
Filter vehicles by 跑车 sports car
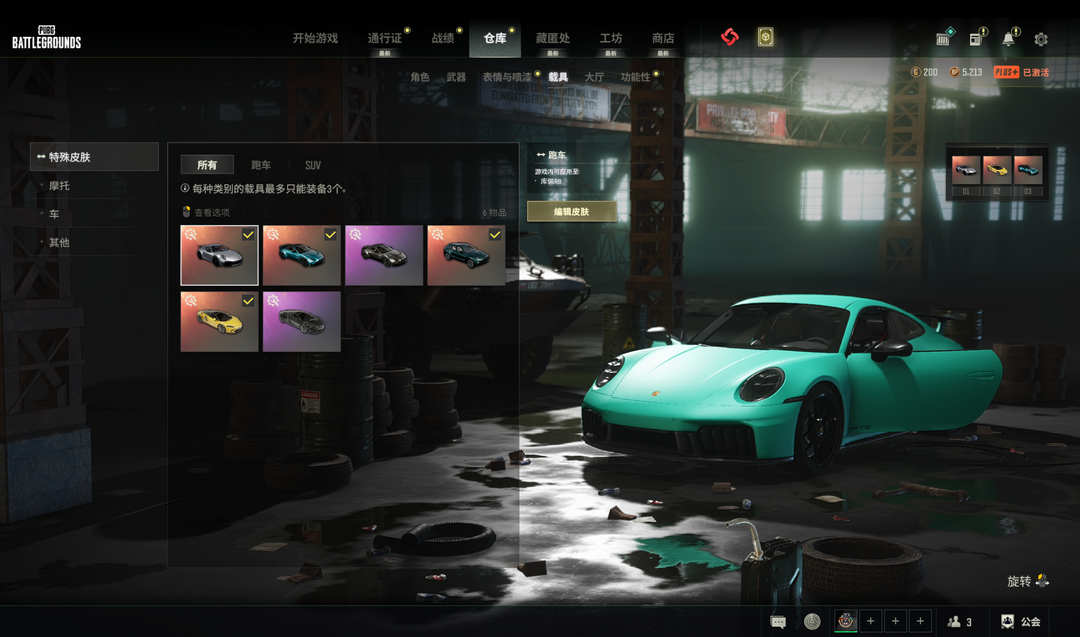pyautogui.click(x=261, y=165)
